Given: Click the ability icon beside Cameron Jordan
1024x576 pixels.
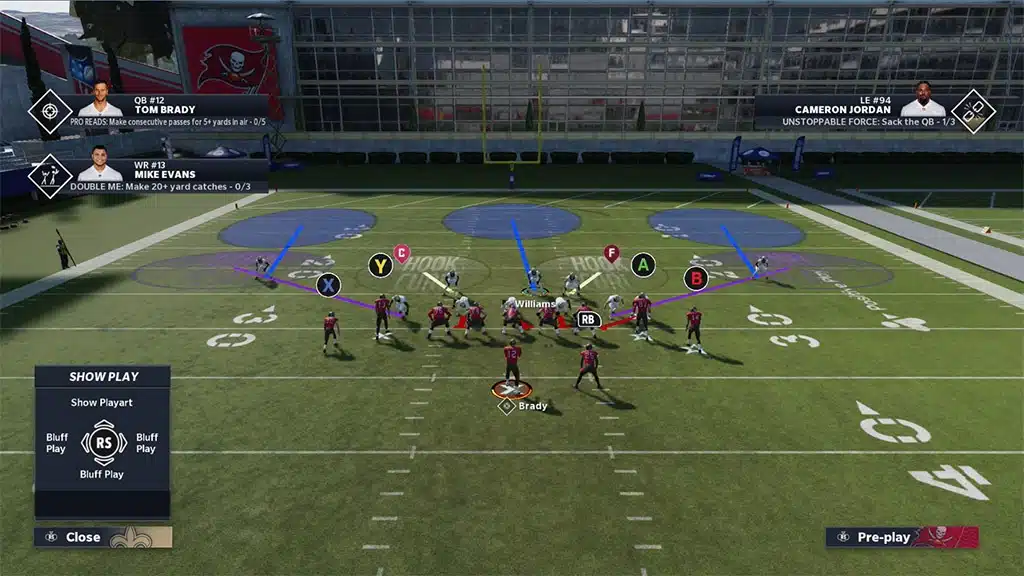Looking at the screenshot, I should [x=972, y=111].
